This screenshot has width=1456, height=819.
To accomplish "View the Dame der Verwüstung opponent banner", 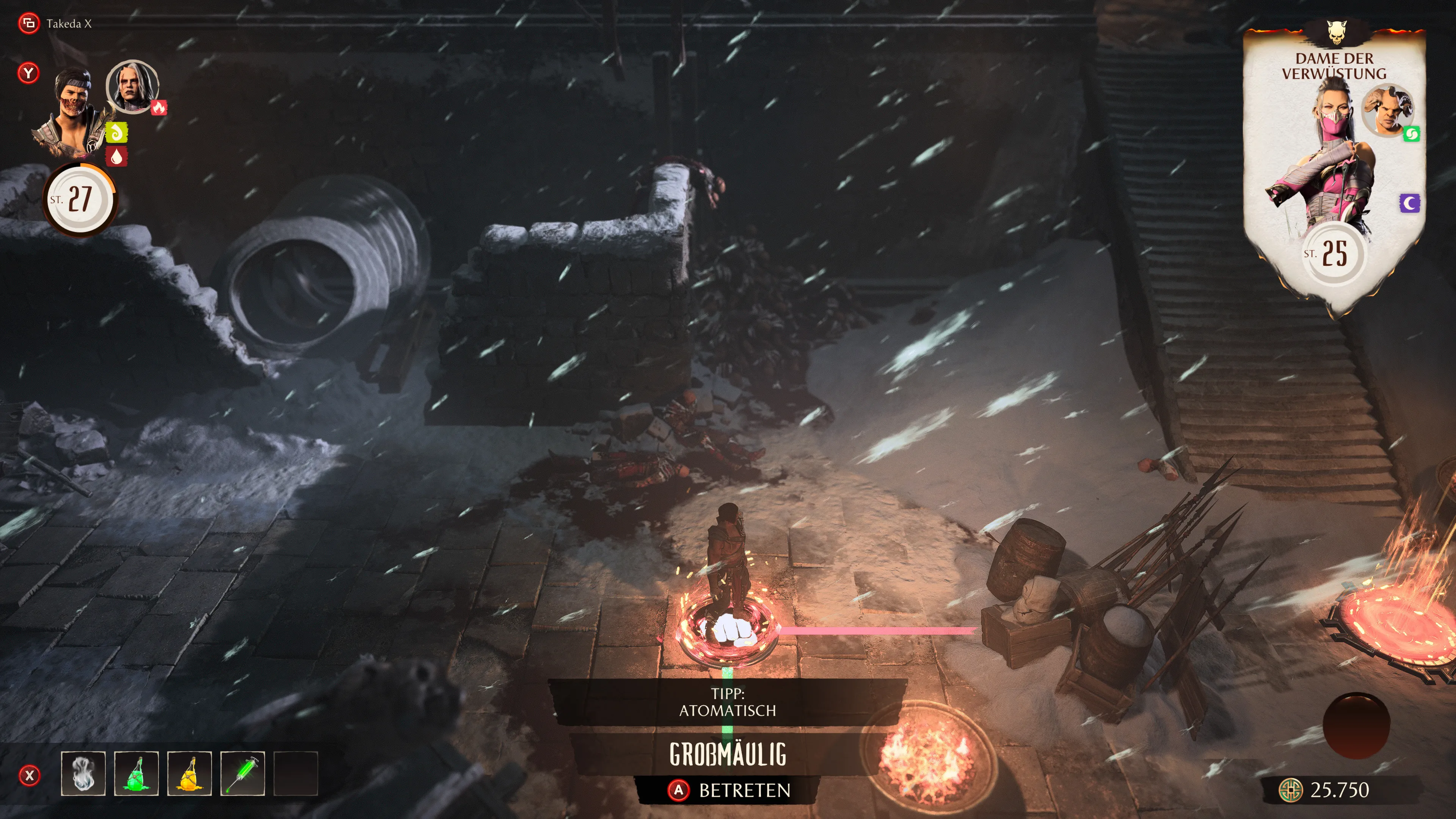I will pyautogui.click(x=1334, y=66).
